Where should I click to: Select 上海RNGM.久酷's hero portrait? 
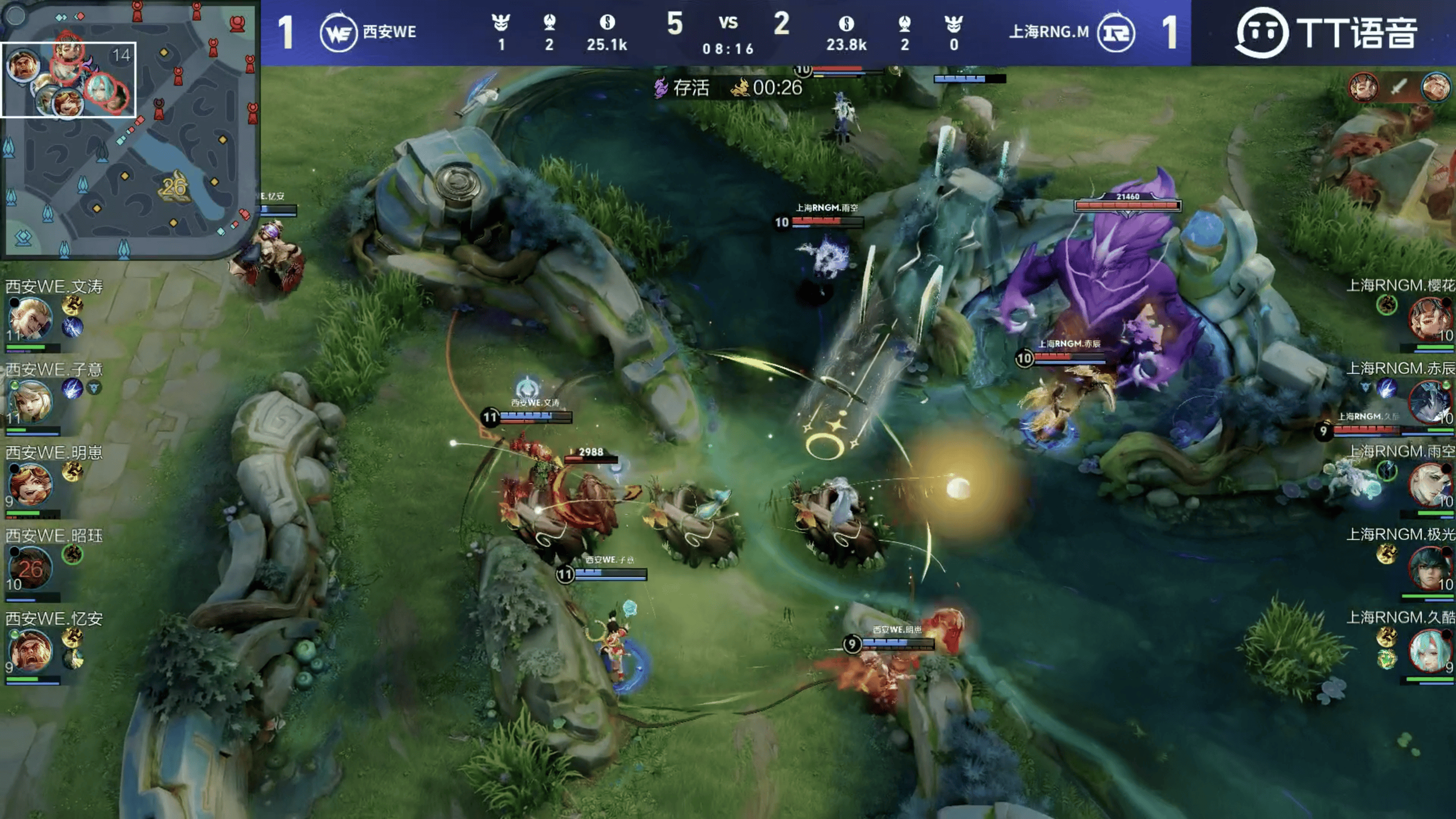pyautogui.click(x=1428, y=651)
